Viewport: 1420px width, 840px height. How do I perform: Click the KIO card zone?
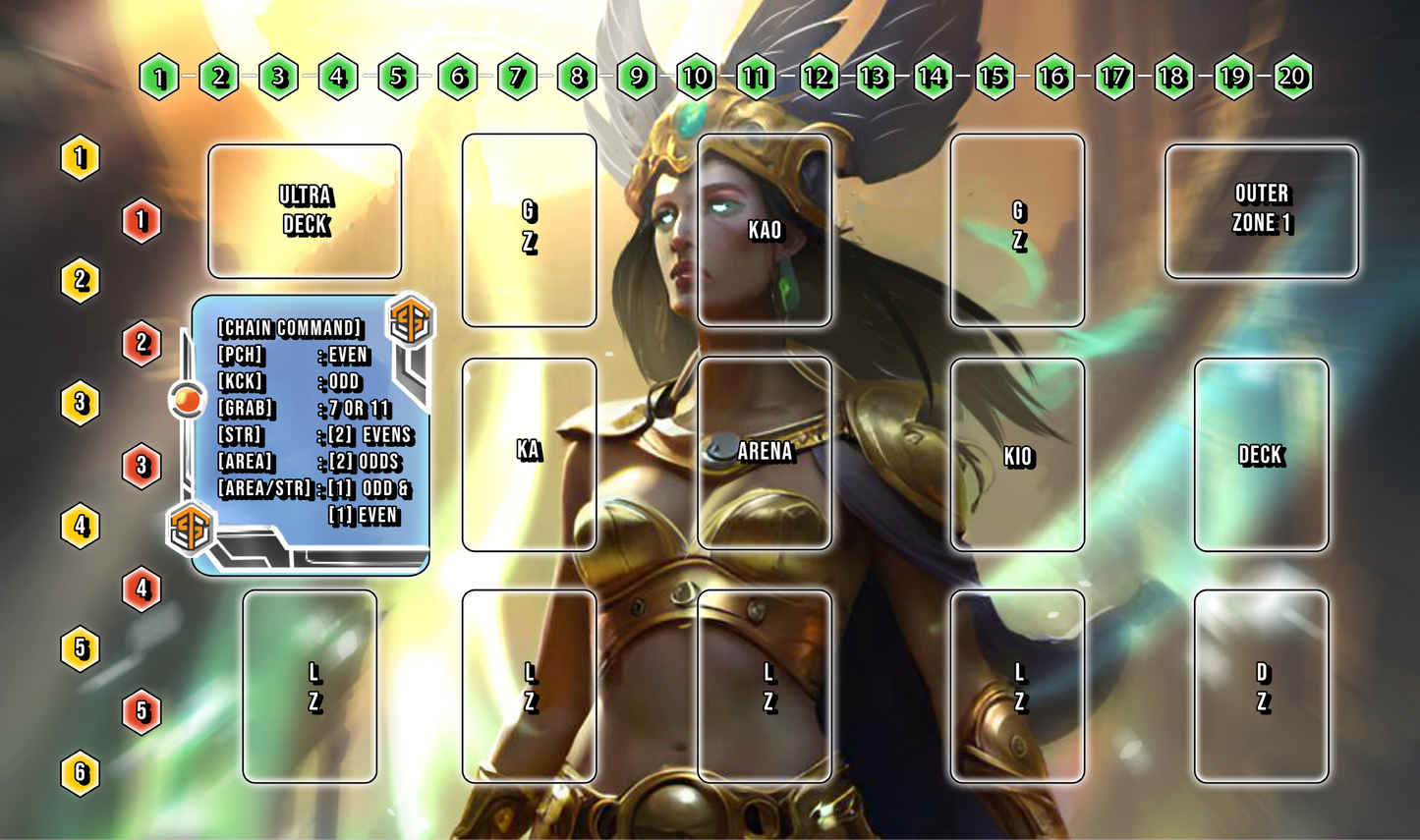point(1018,457)
